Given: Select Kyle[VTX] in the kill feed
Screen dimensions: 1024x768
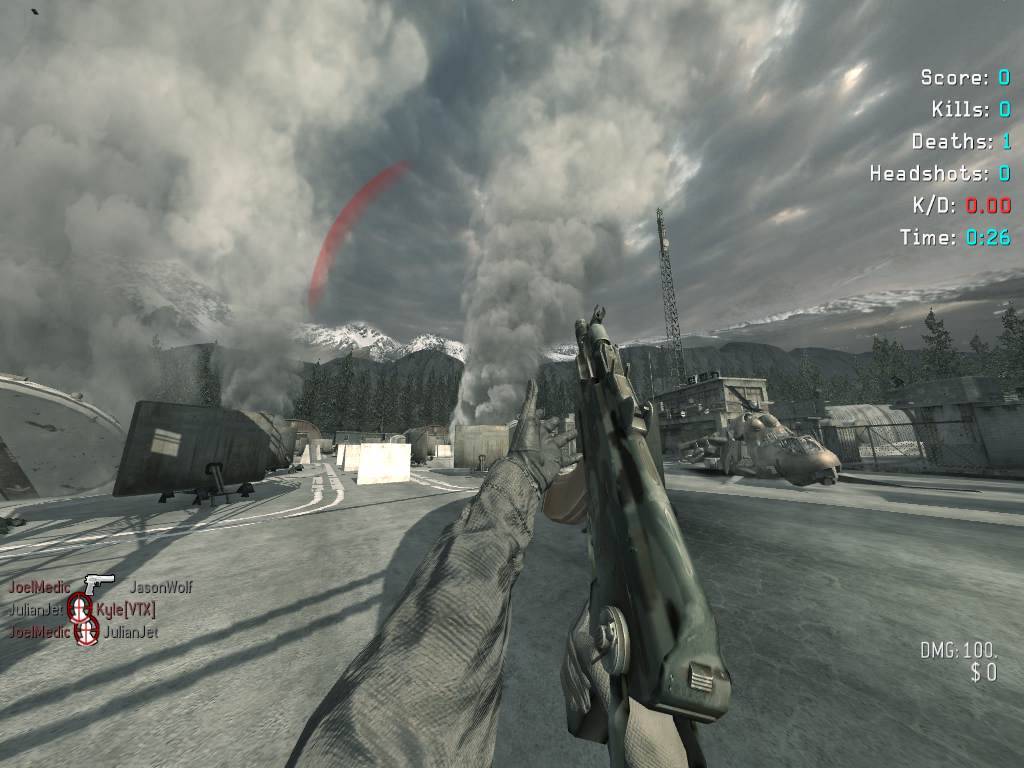Looking at the screenshot, I should pyautogui.click(x=126, y=609).
